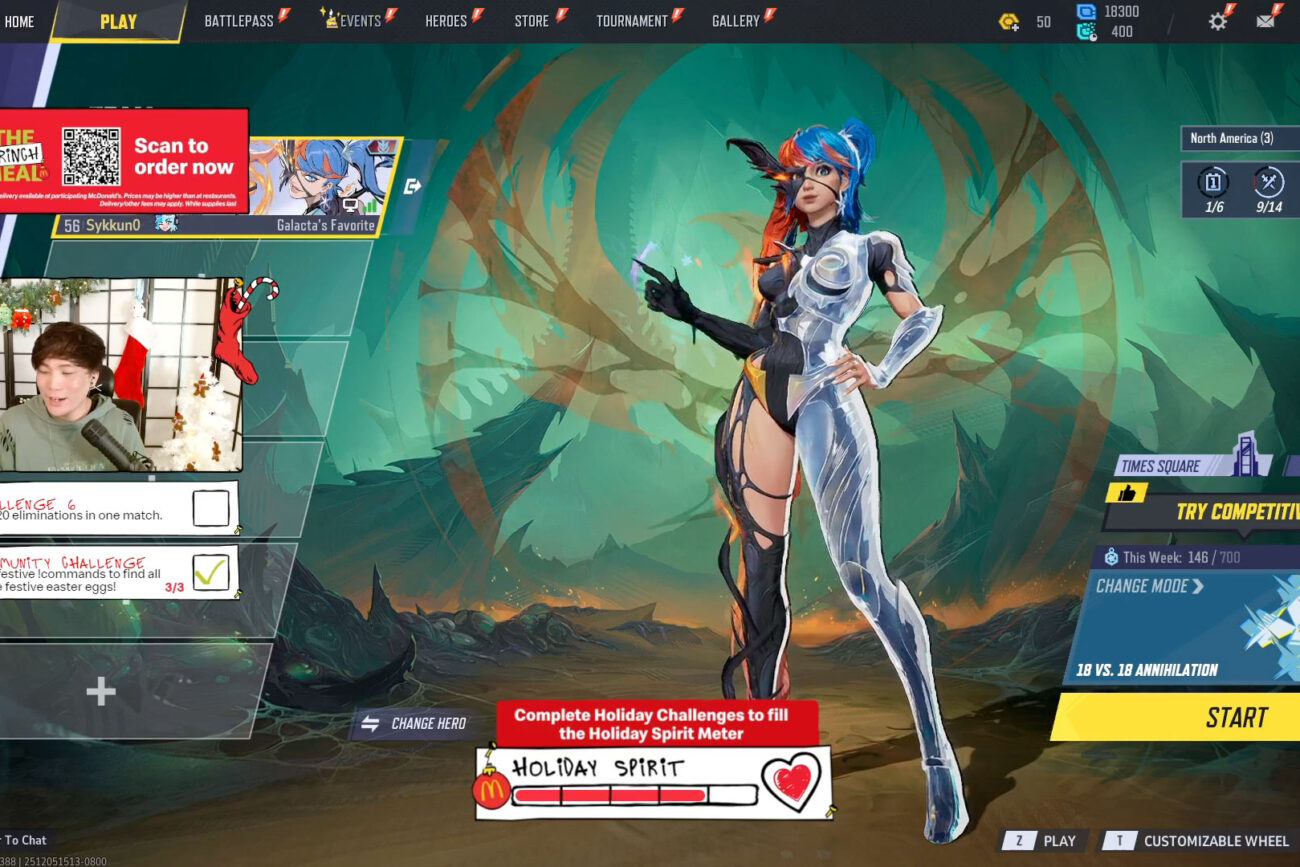1300x867 pixels.
Task: Open the North America region selector
Action: [1238, 138]
